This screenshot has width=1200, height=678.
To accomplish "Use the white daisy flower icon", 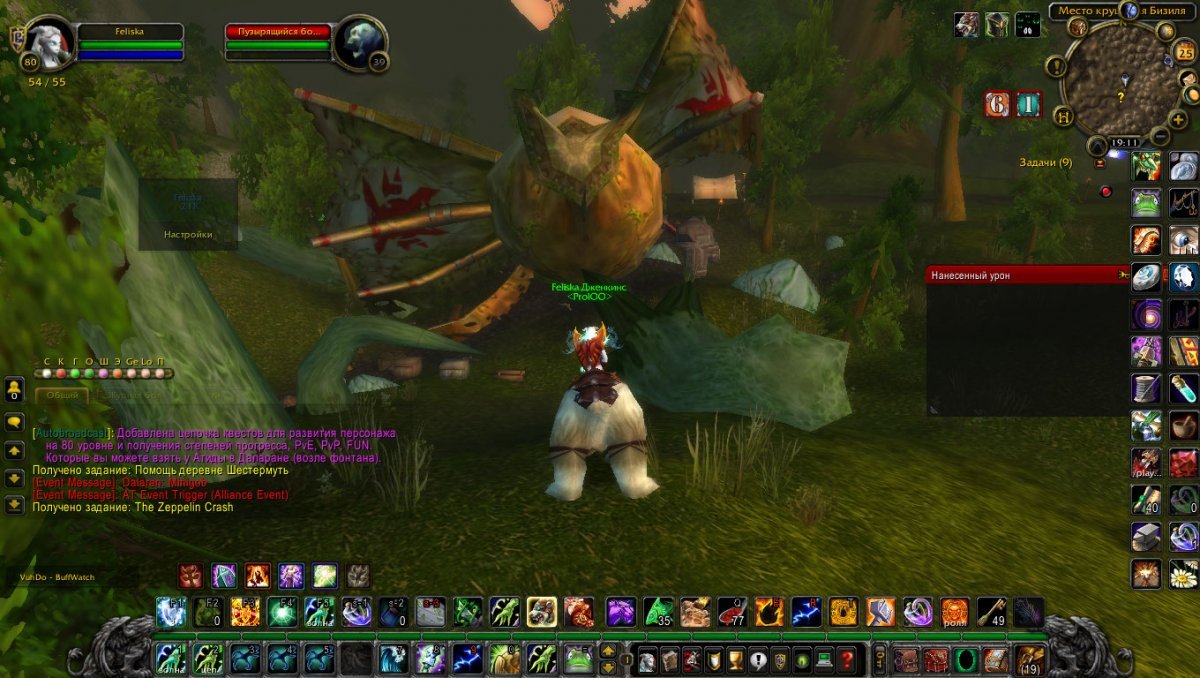I will (x=1184, y=574).
